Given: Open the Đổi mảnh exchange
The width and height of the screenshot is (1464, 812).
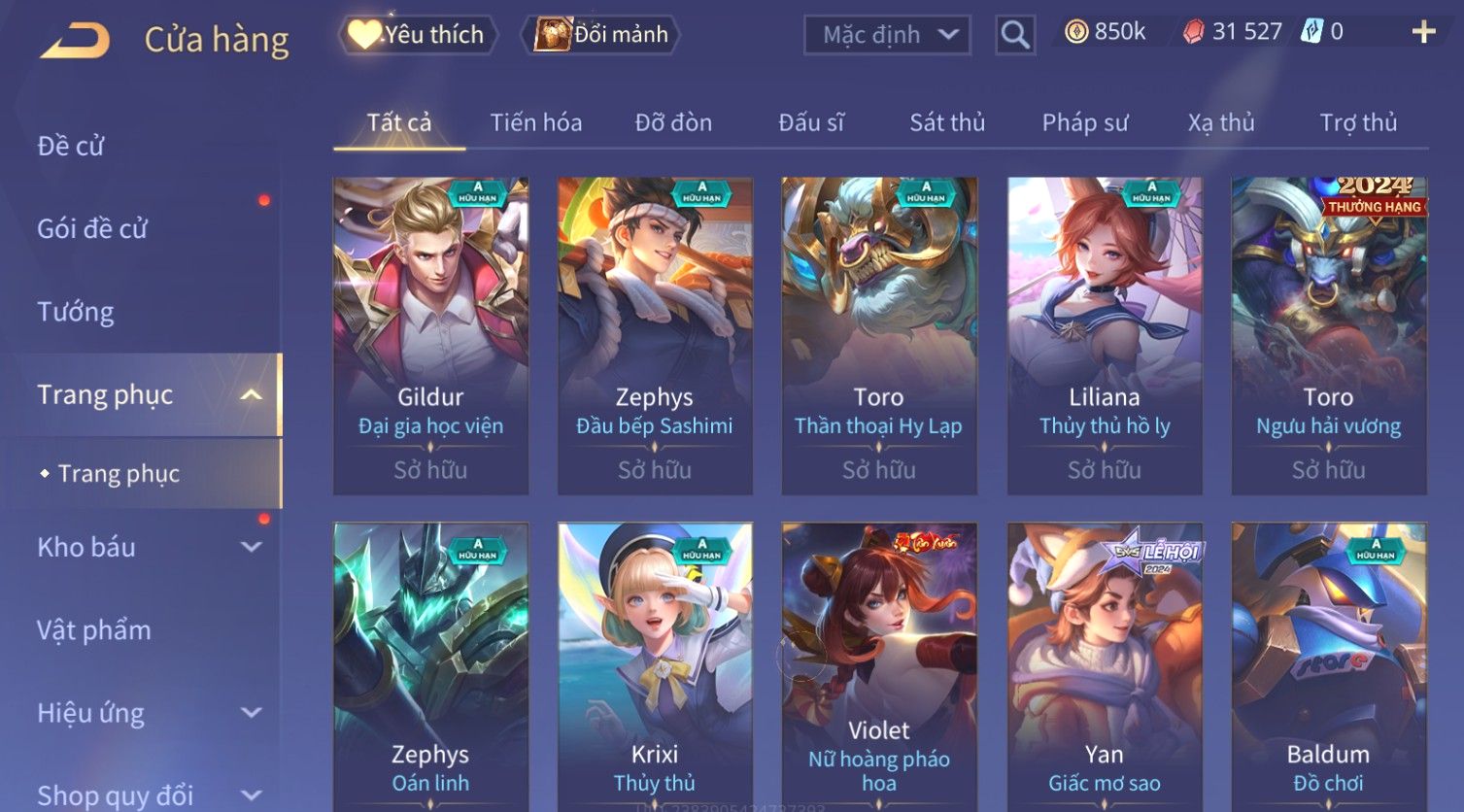Looking at the screenshot, I should (602, 35).
